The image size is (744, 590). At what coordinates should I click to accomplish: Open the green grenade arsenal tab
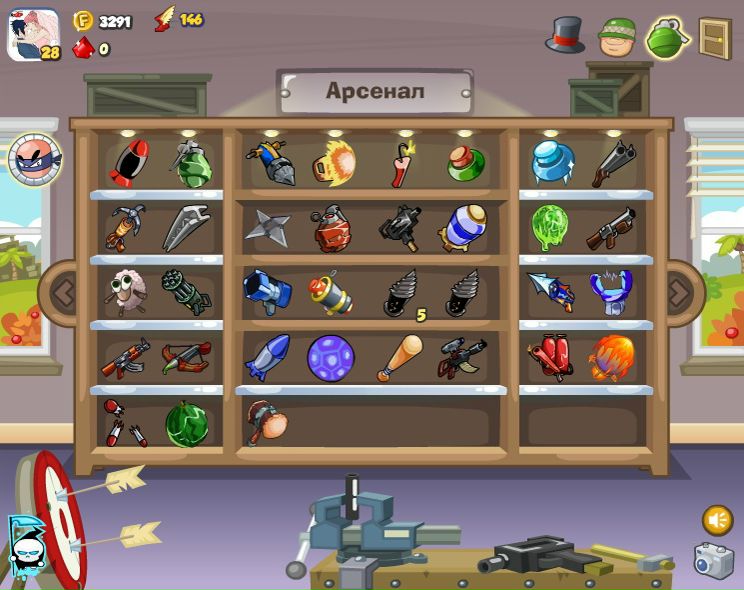pyautogui.click(x=666, y=38)
